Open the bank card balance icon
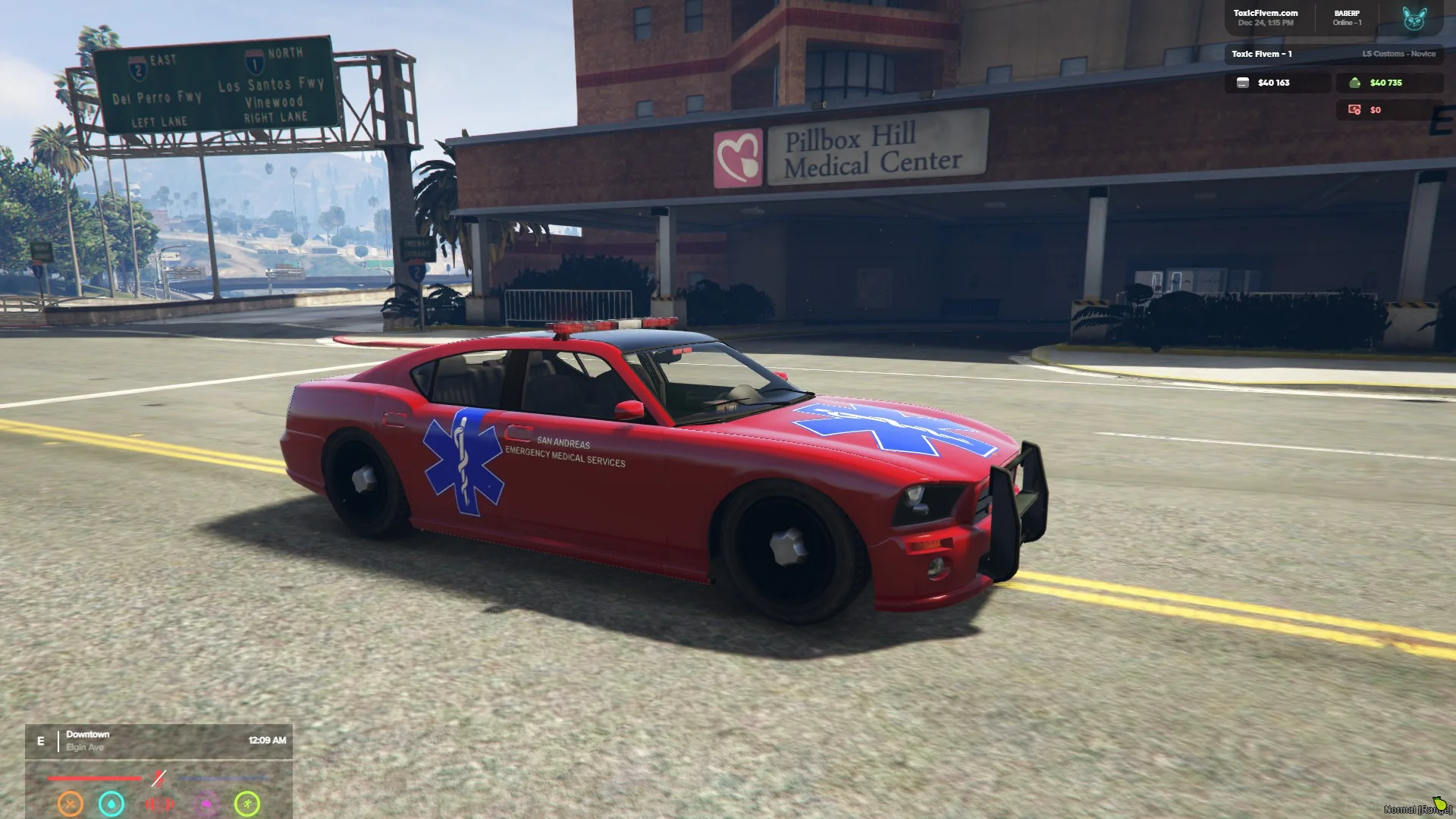1456x819 pixels. (x=1242, y=83)
